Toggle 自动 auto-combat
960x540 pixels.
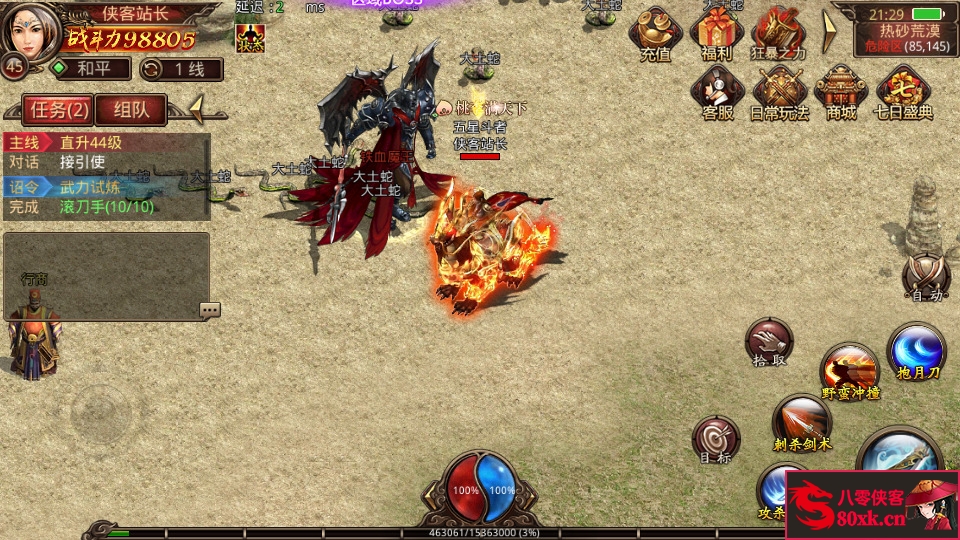point(924,276)
